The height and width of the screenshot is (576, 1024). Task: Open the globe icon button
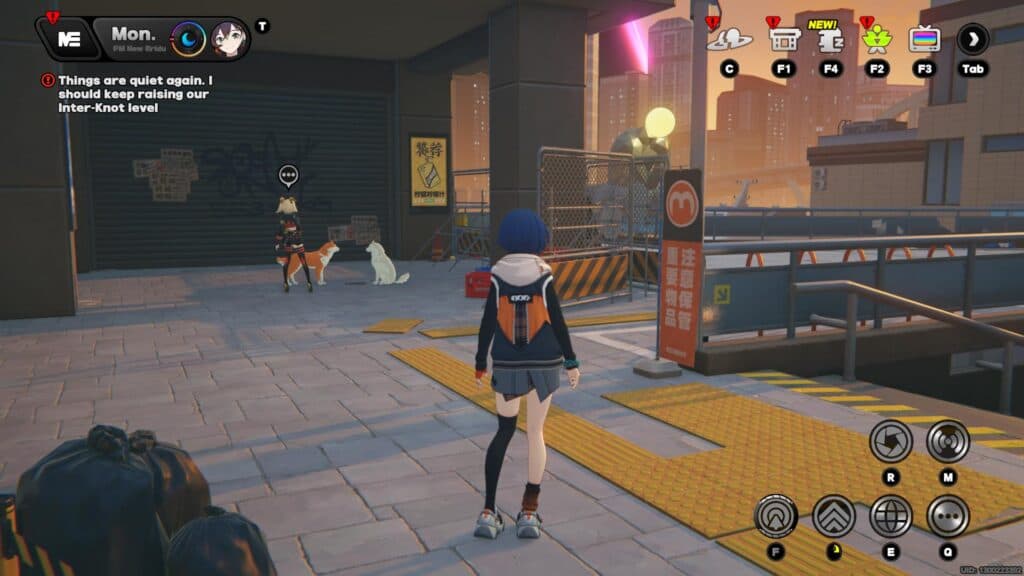[x=890, y=516]
